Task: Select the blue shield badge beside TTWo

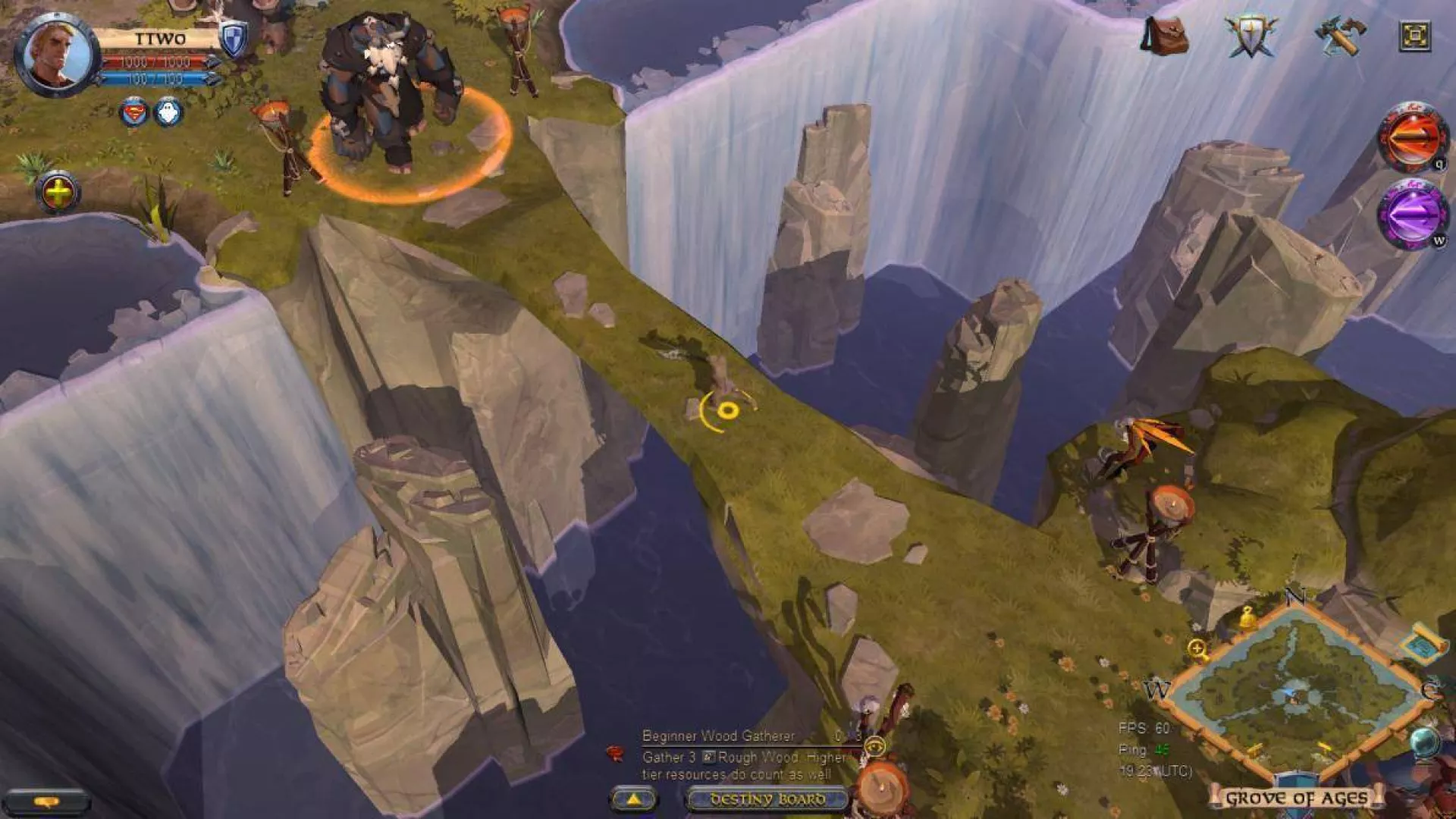Action: [233, 41]
